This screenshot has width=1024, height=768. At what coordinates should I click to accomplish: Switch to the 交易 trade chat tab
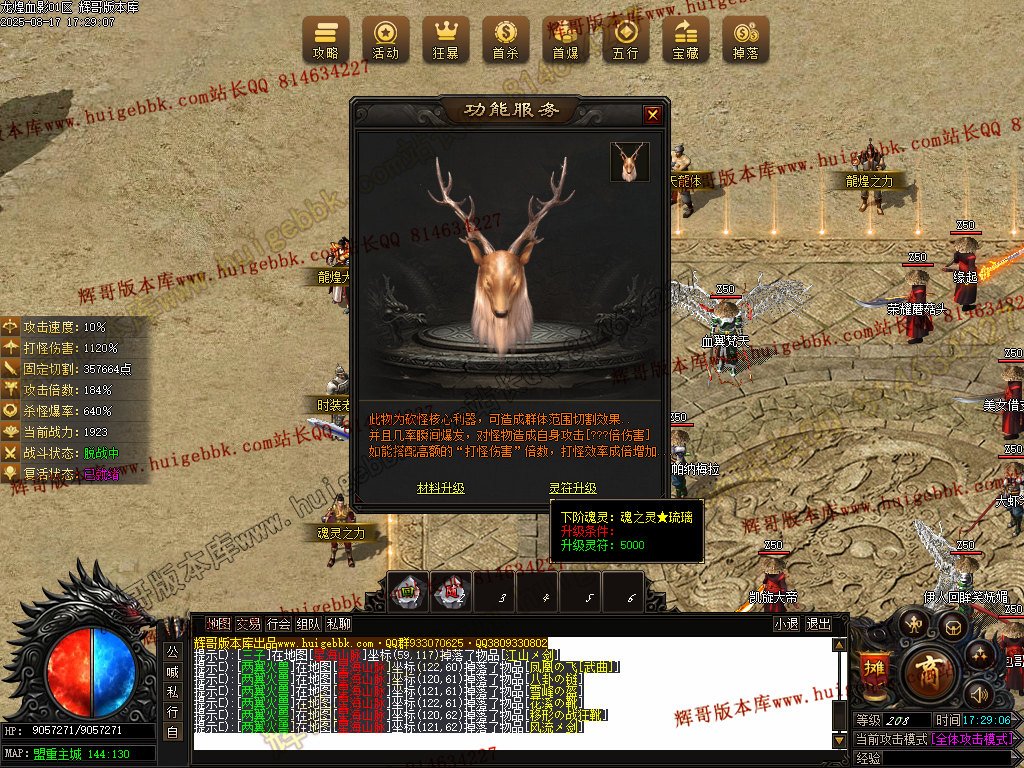tap(248, 624)
